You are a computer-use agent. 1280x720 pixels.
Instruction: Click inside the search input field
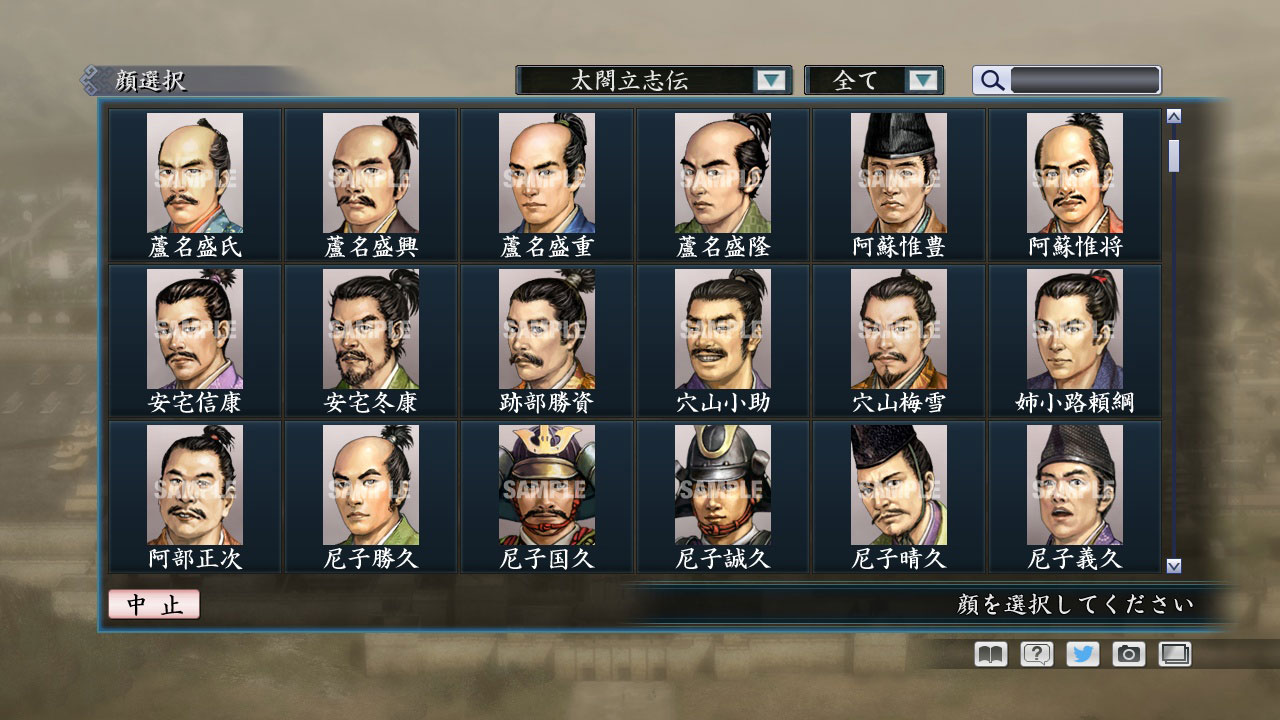pos(1085,80)
